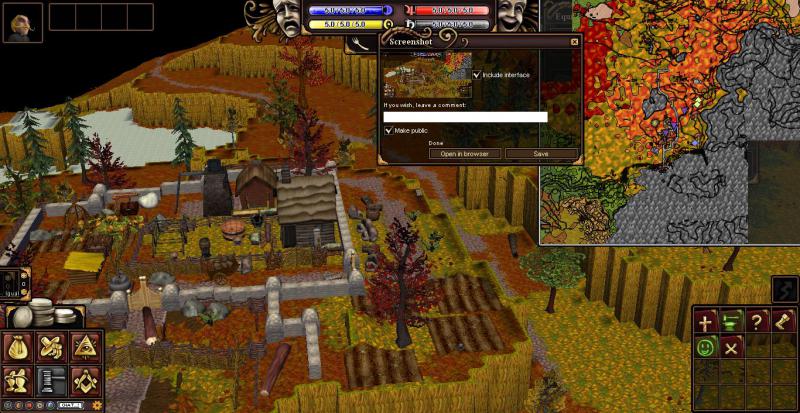Open the grey scroll document menu
The height and width of the screenshot is (413, 800).
52,380
